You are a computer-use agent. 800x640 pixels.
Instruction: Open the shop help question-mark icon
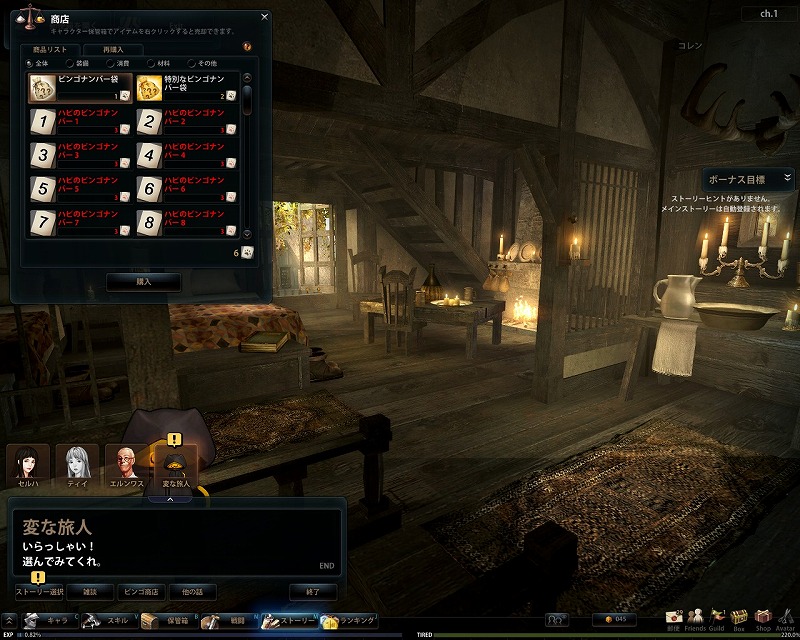click(x=247, y=46)
